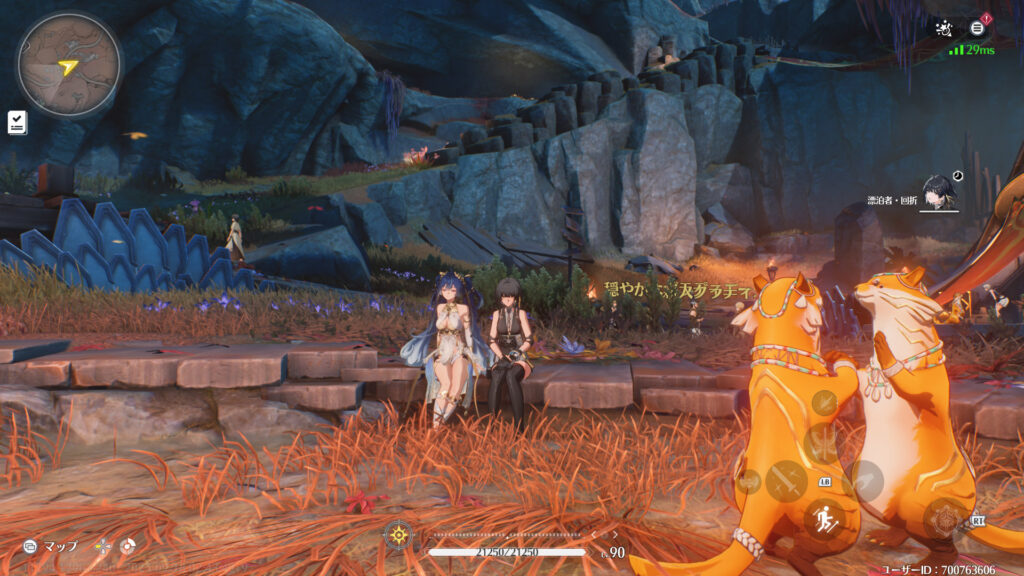Activate the sword basic attack button

point(785,479)
